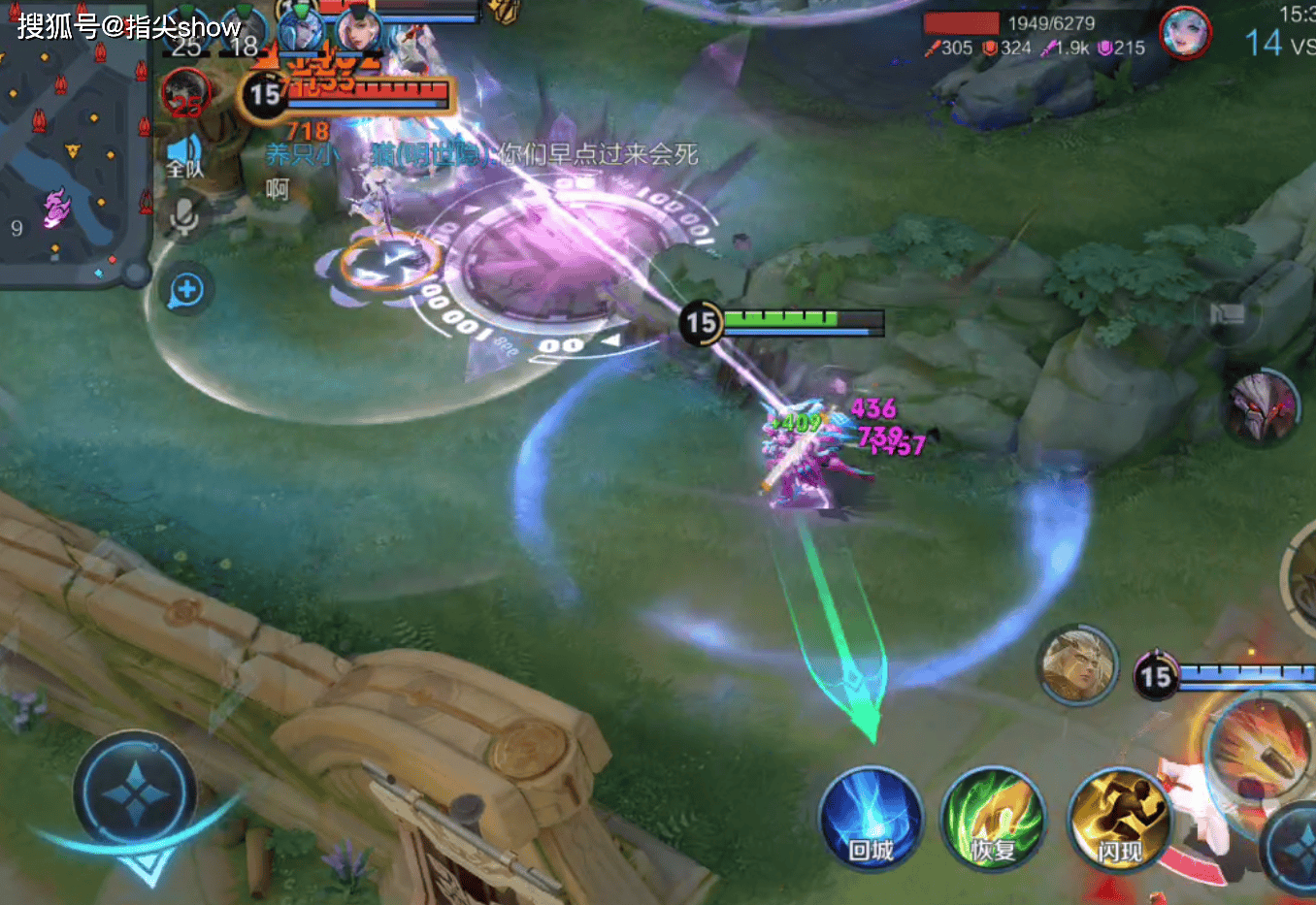Activate the 闪现 flash spell
This screenshot has width=1316, height=905.
pos(1118,819)
